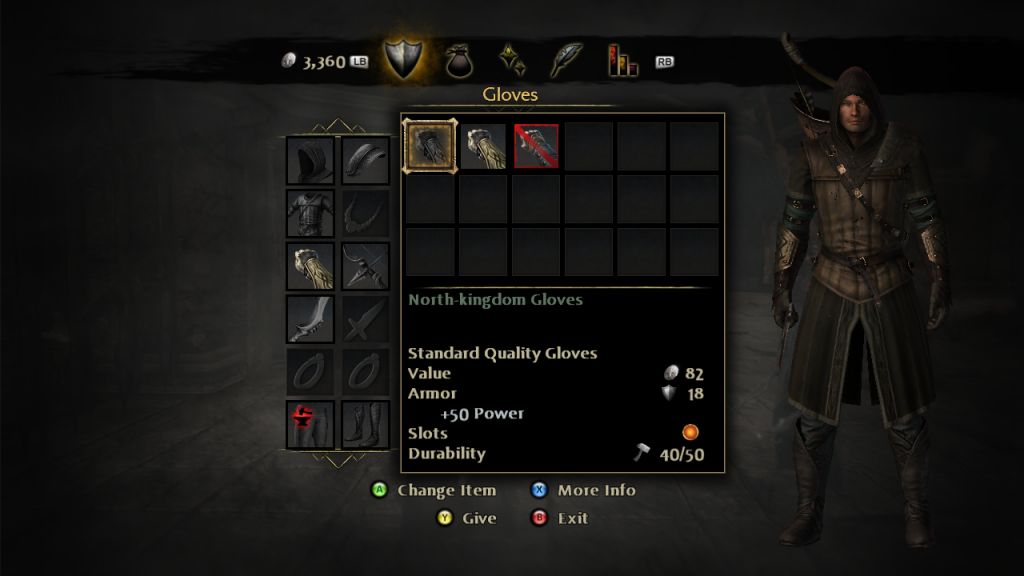Open the bar chart stats tab
1024x576 pixels.
(621, 60)
